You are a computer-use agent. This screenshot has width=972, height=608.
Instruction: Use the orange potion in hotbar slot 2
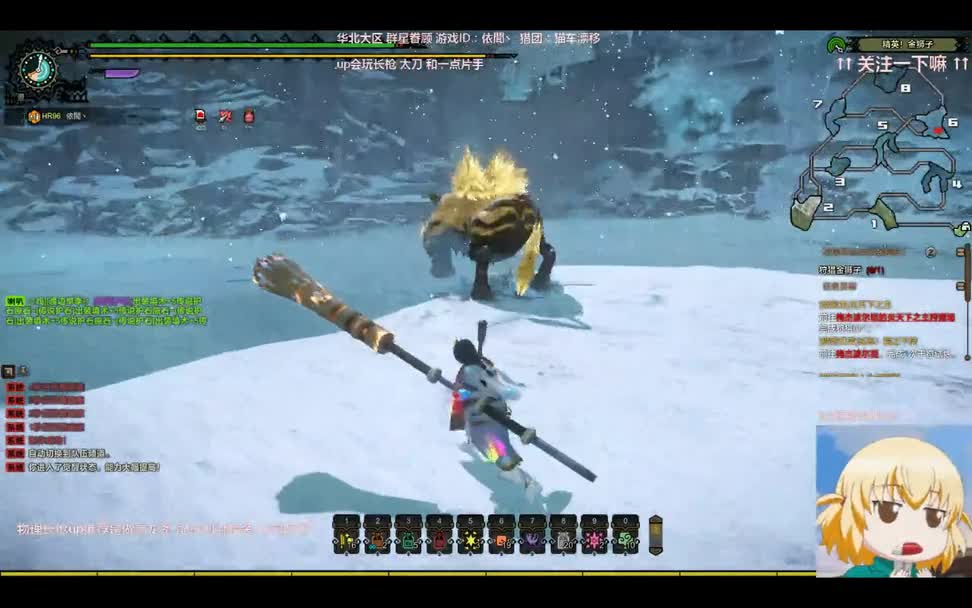(377, 536)
